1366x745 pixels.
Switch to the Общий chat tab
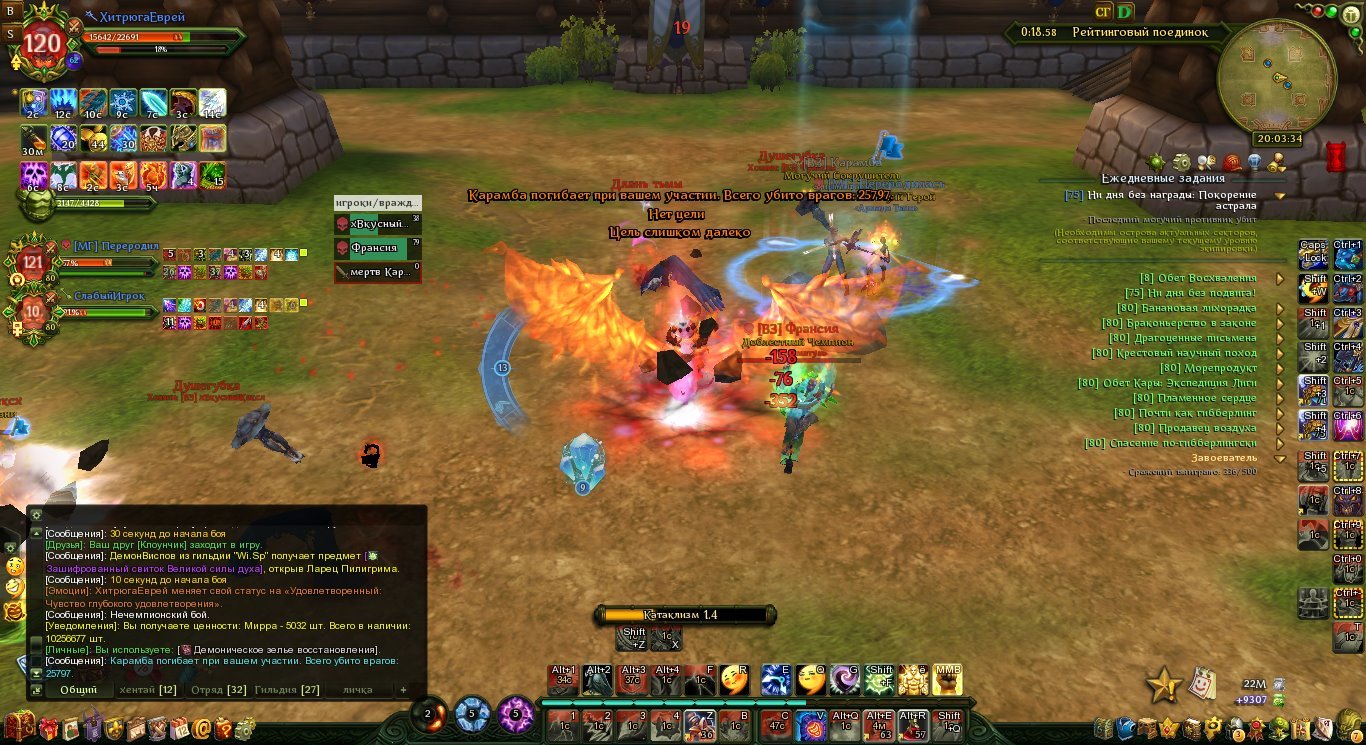(78, 689)
